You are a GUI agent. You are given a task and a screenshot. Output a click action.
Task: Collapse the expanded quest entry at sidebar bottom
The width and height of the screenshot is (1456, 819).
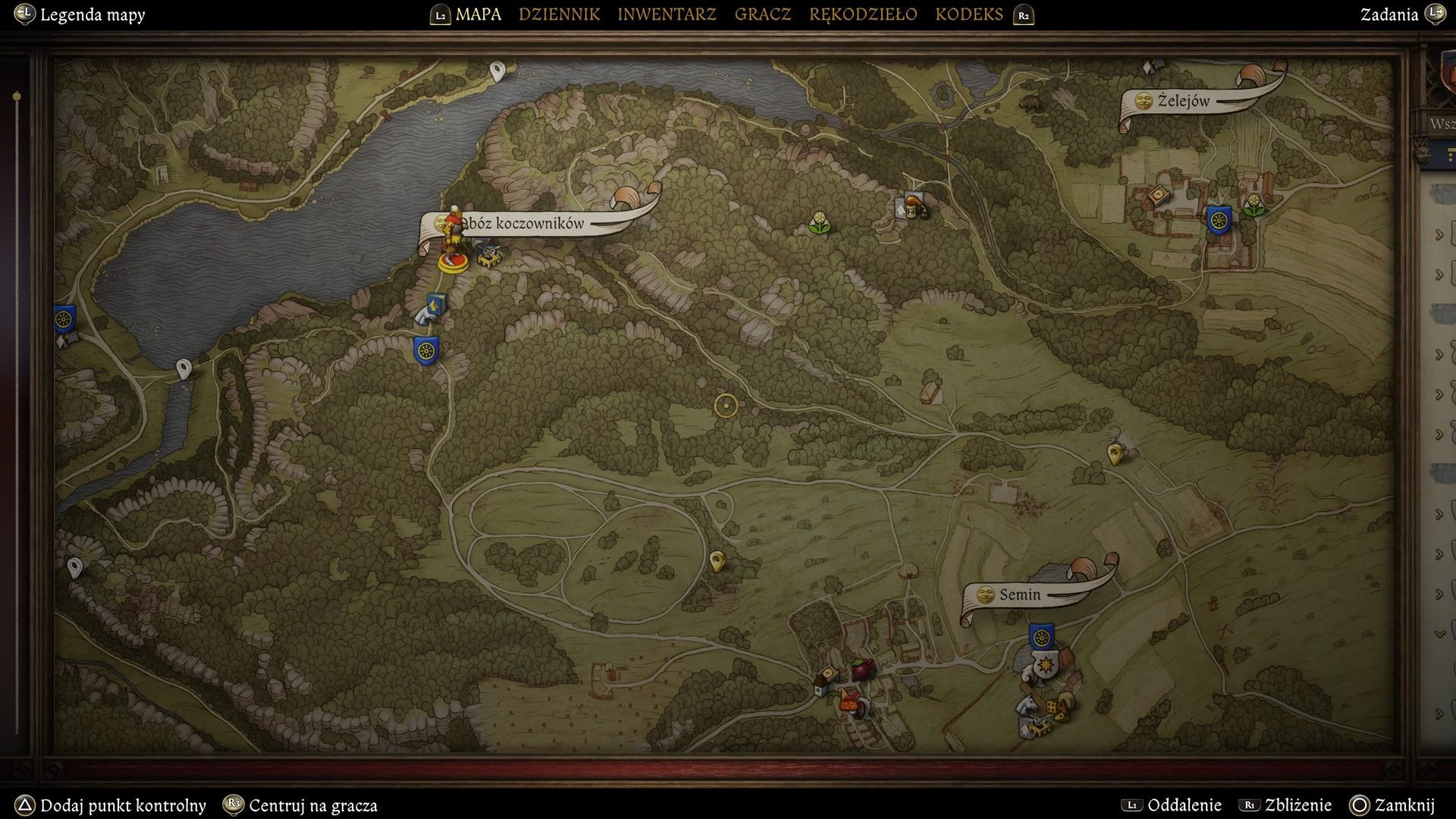(1440, 630)
